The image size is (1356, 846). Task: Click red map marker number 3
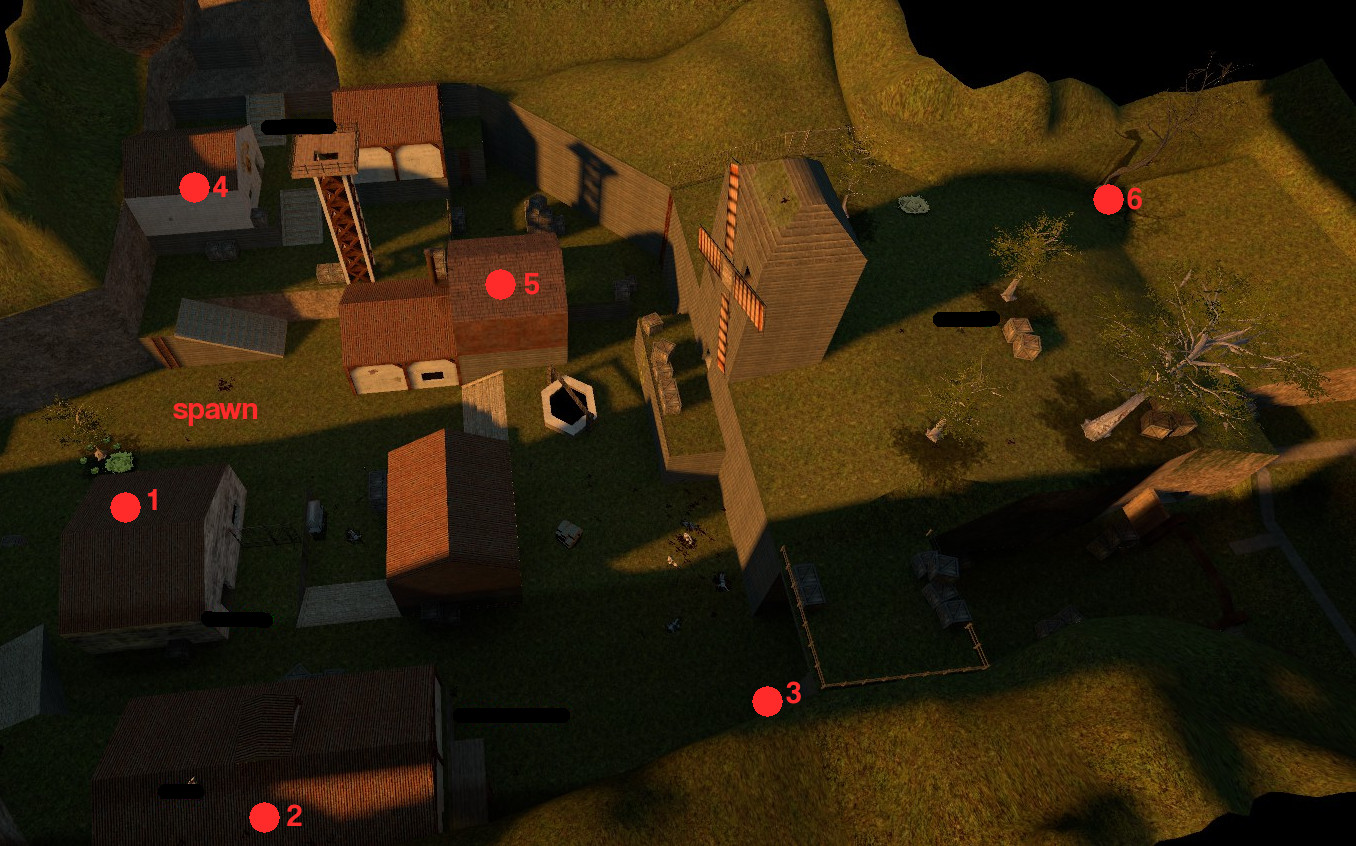(x=767, y=701)
